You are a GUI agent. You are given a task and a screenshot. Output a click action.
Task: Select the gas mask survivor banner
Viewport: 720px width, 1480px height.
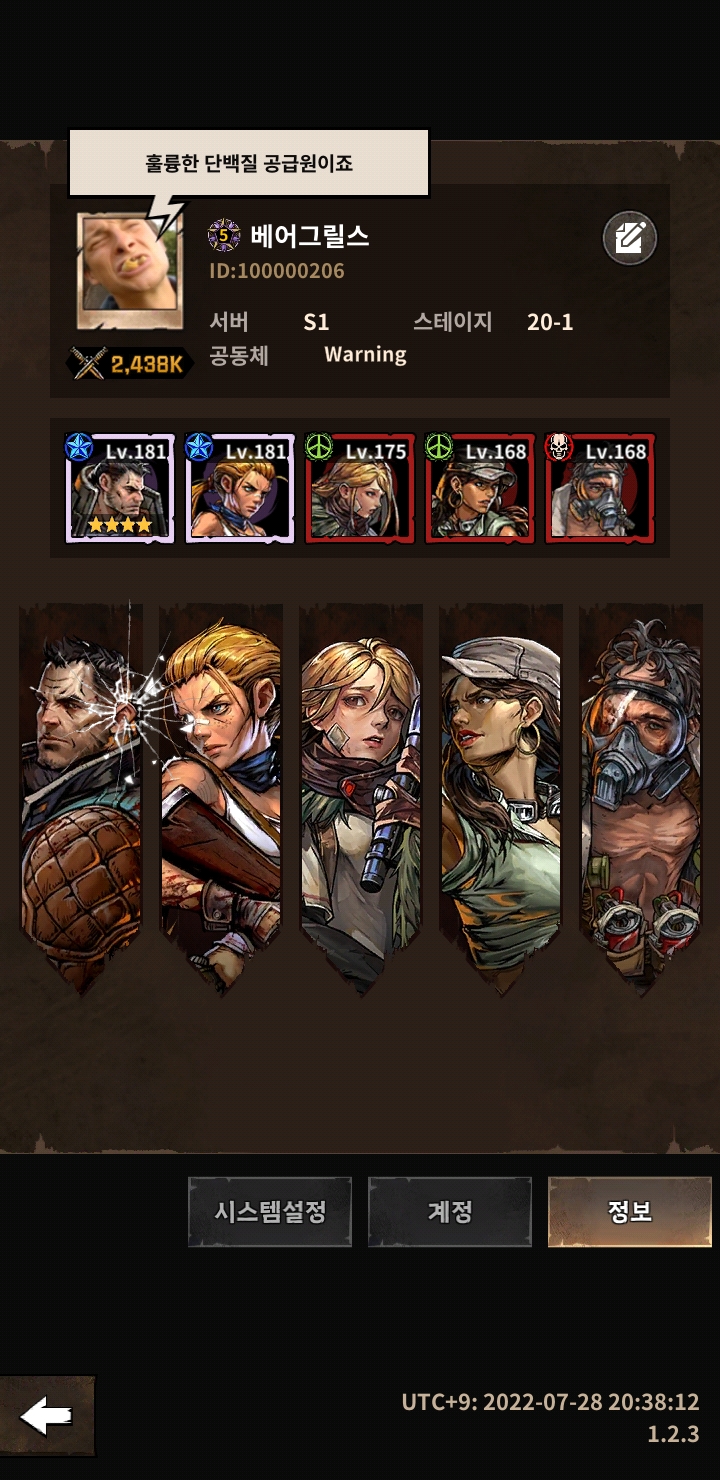pyautogui.click(x=640, y=790)
